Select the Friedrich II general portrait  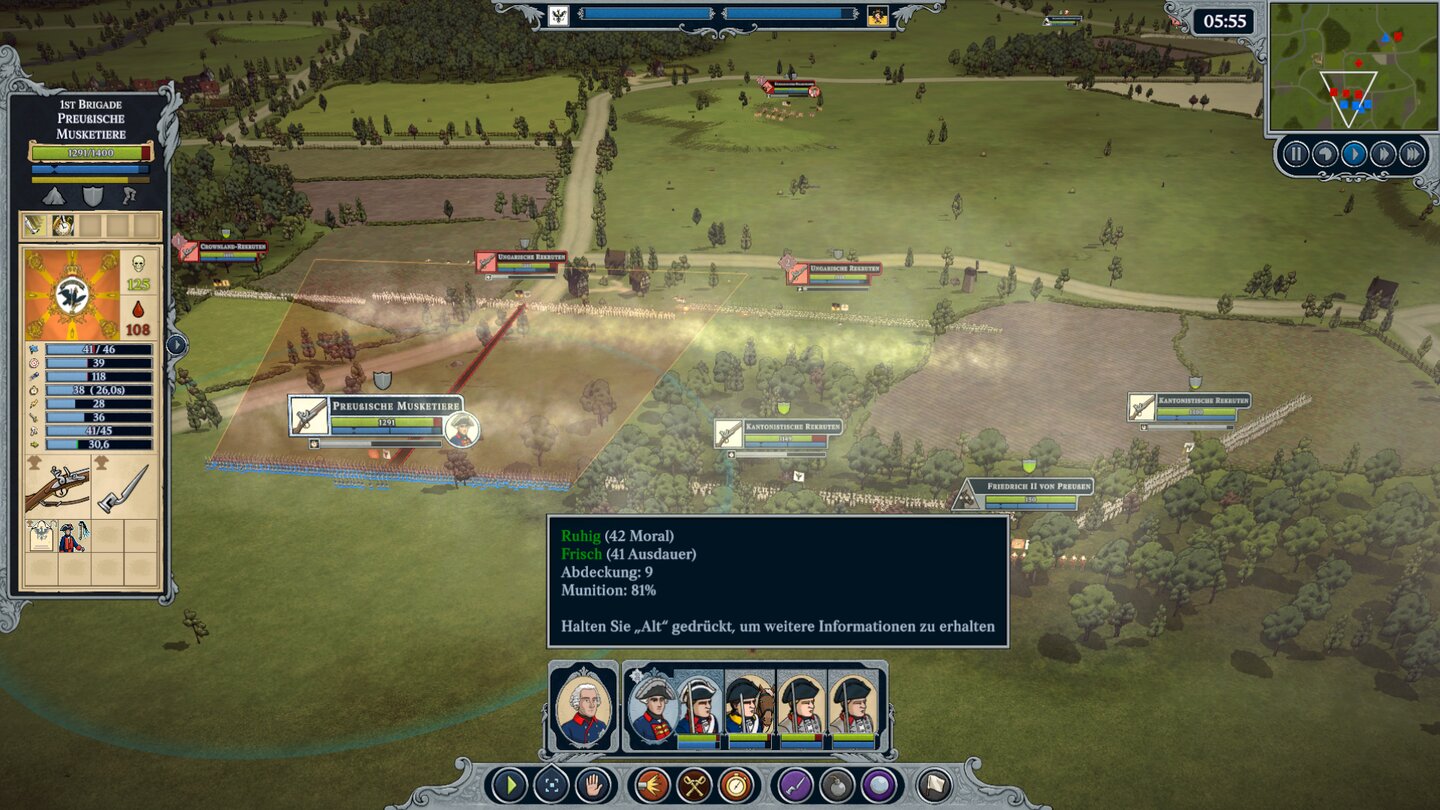click(584, 707)
